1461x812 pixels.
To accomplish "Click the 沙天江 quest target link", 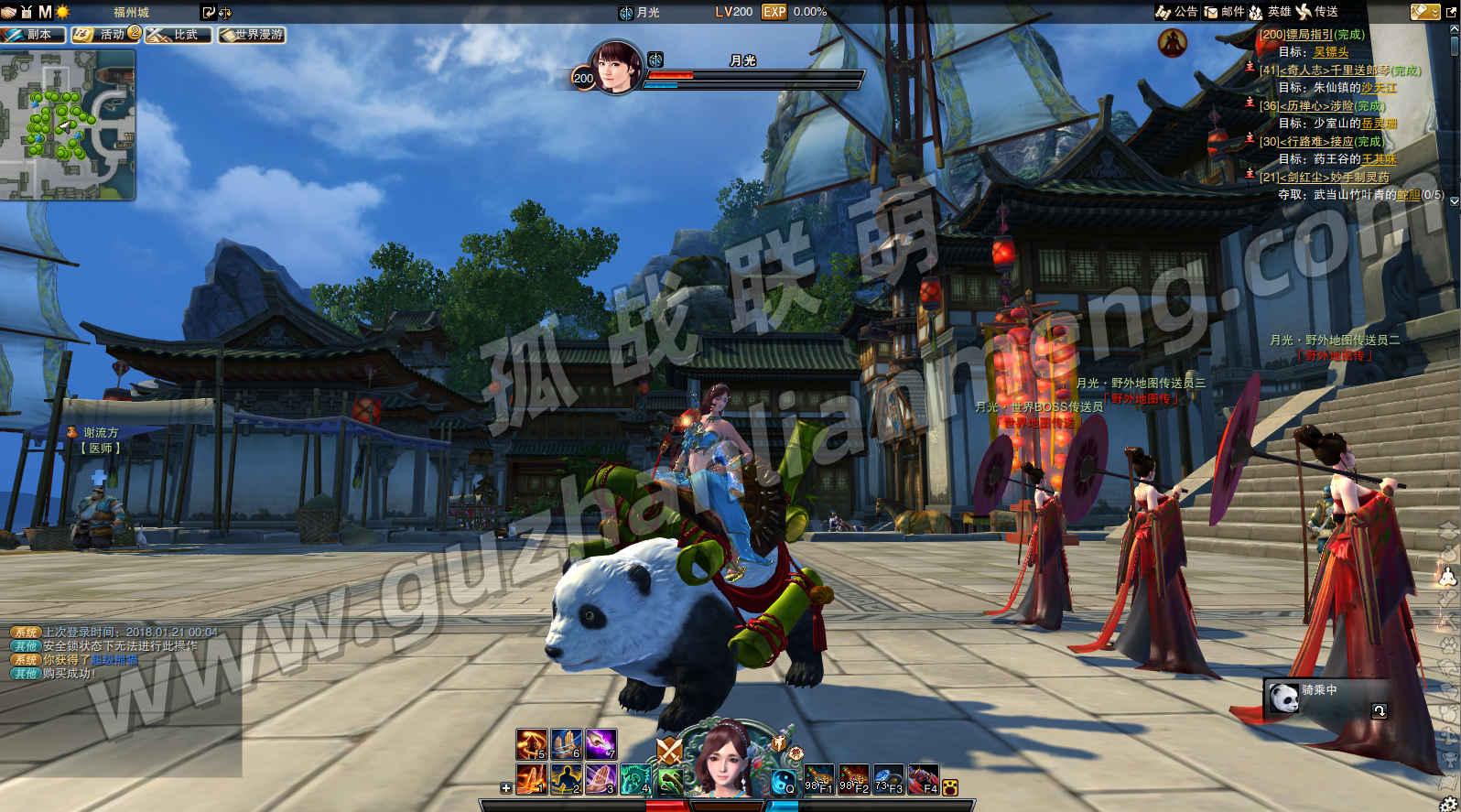I will [x=1379, y=88].
